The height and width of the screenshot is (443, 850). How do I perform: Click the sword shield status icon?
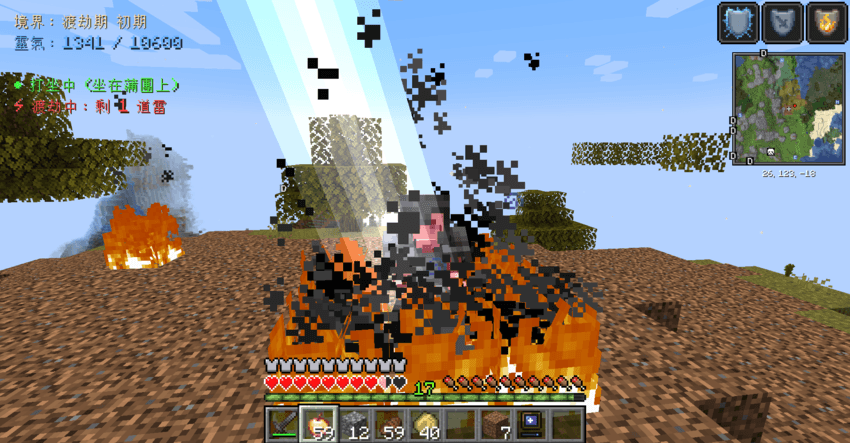[781, 22]
